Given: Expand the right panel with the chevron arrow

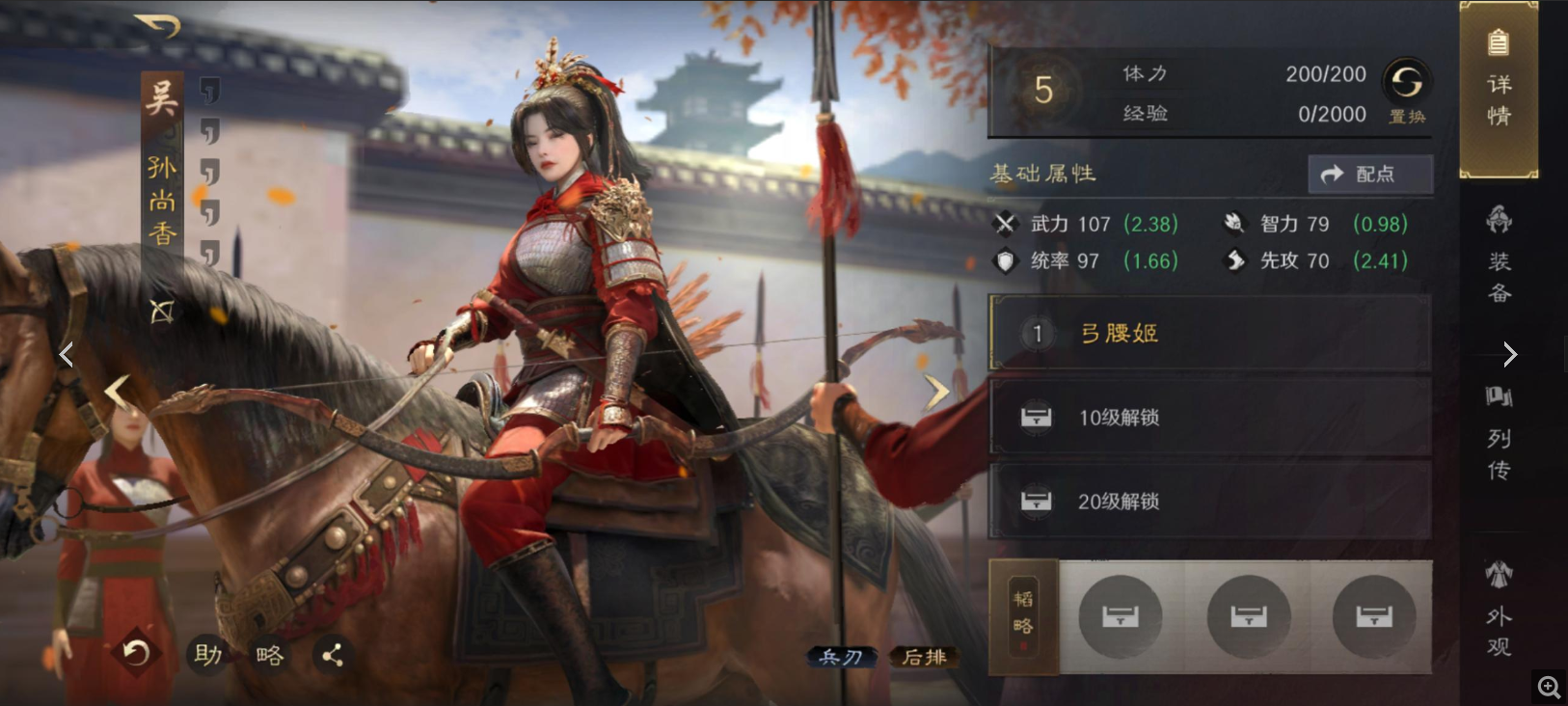Looking at the screenshot, I should point(1509,354).
